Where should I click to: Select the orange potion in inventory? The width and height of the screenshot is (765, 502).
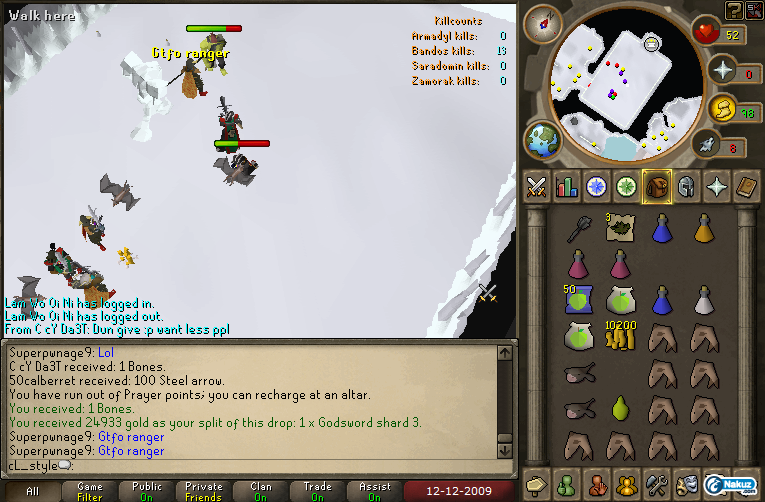[x=705, y=229]
